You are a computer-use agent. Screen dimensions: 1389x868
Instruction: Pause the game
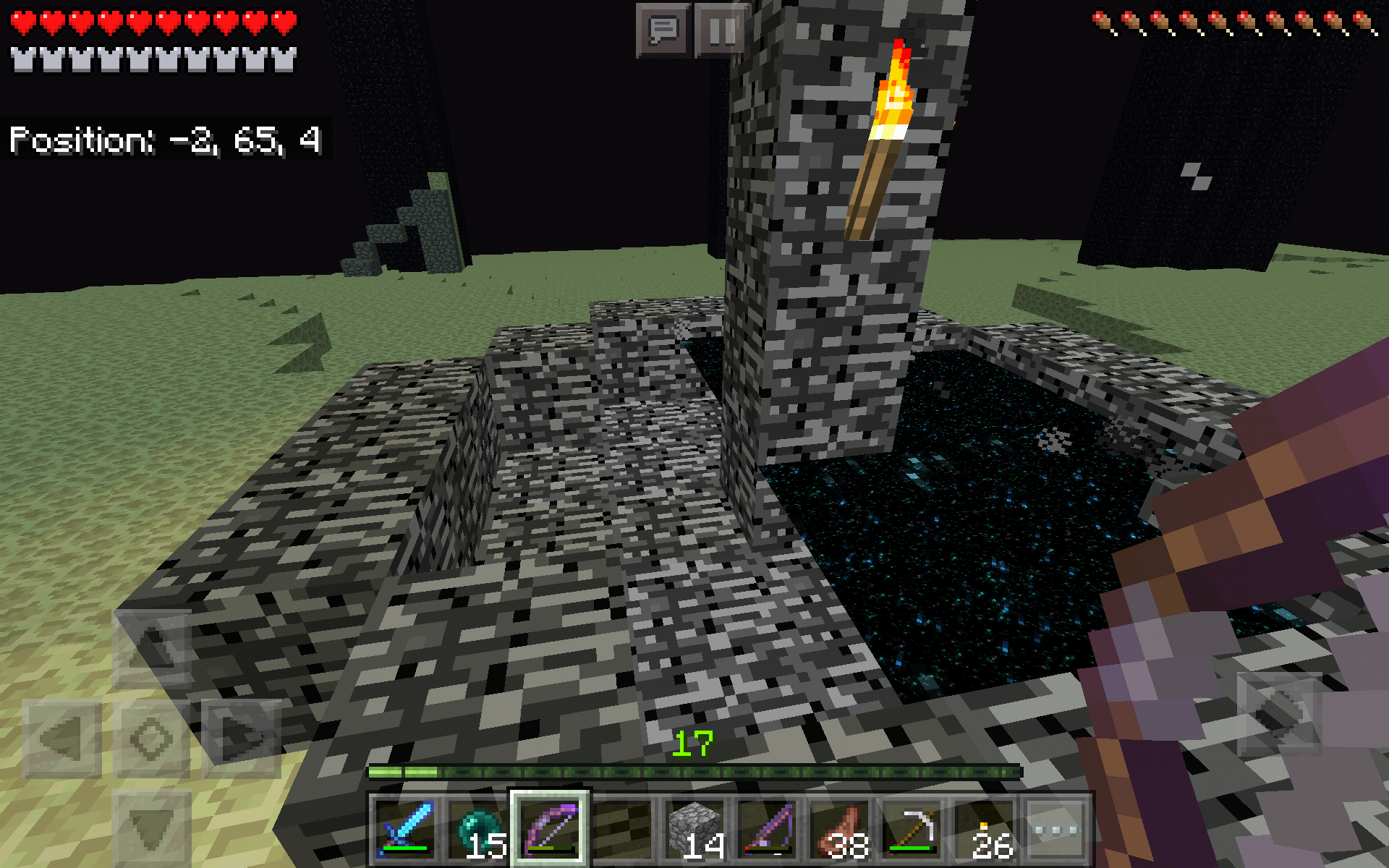(721, 30)
